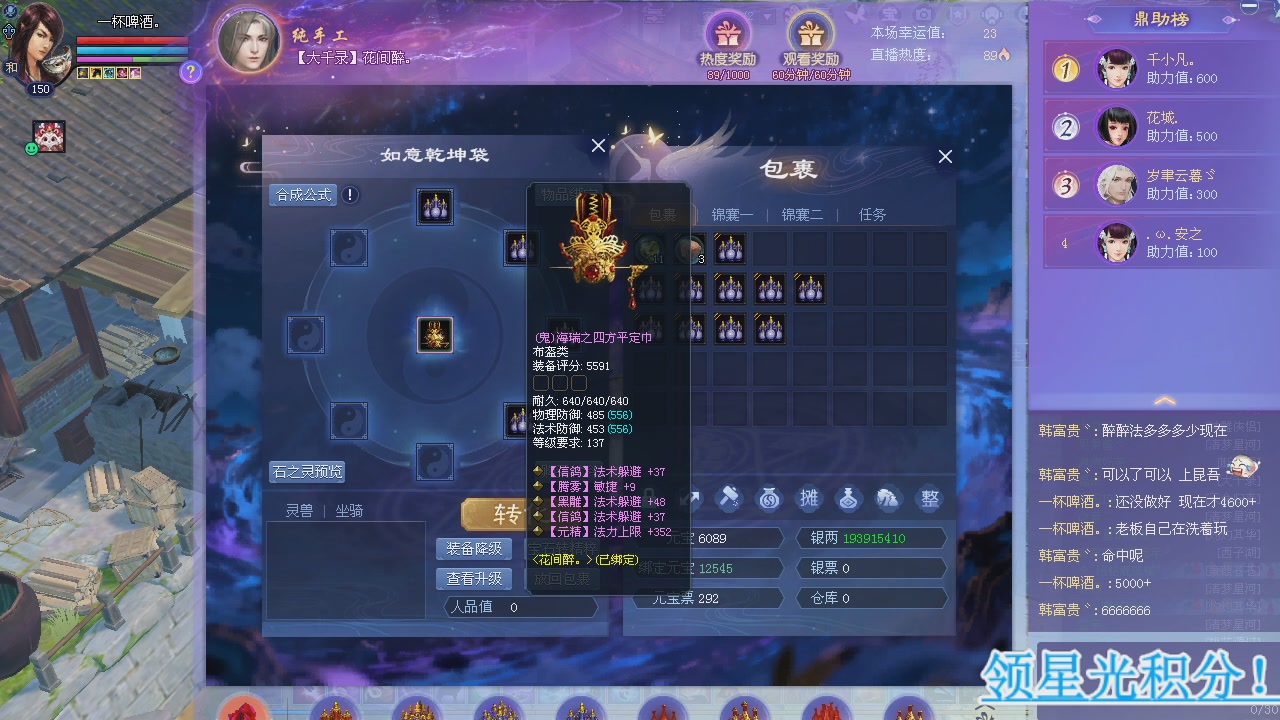This screenshot has height=720, width=1280.
Task: Click the coin pouch icon with 69 symbol
Action: pos(769,498)
